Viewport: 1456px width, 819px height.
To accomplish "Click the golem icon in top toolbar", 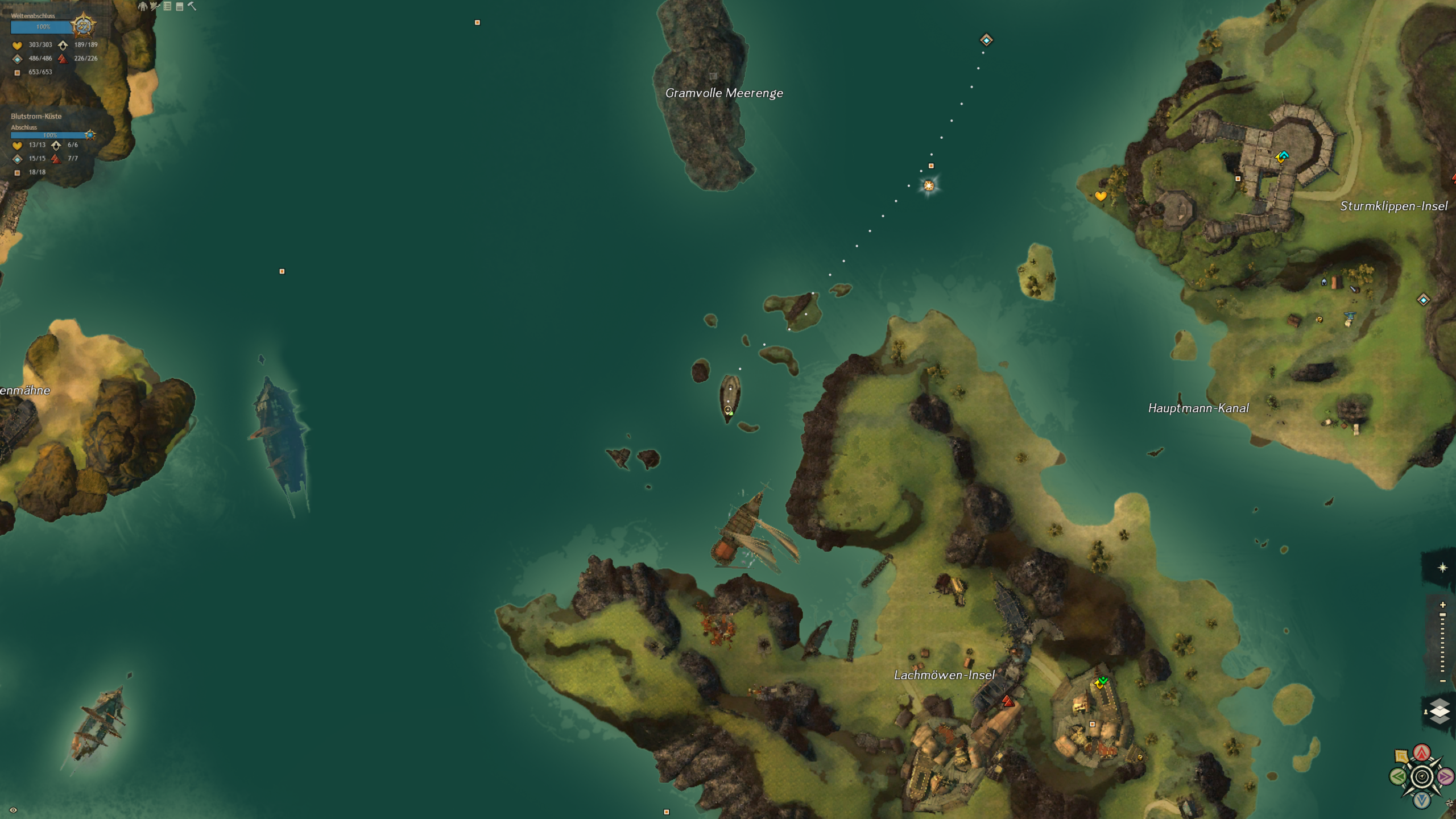I will (143, 6).
